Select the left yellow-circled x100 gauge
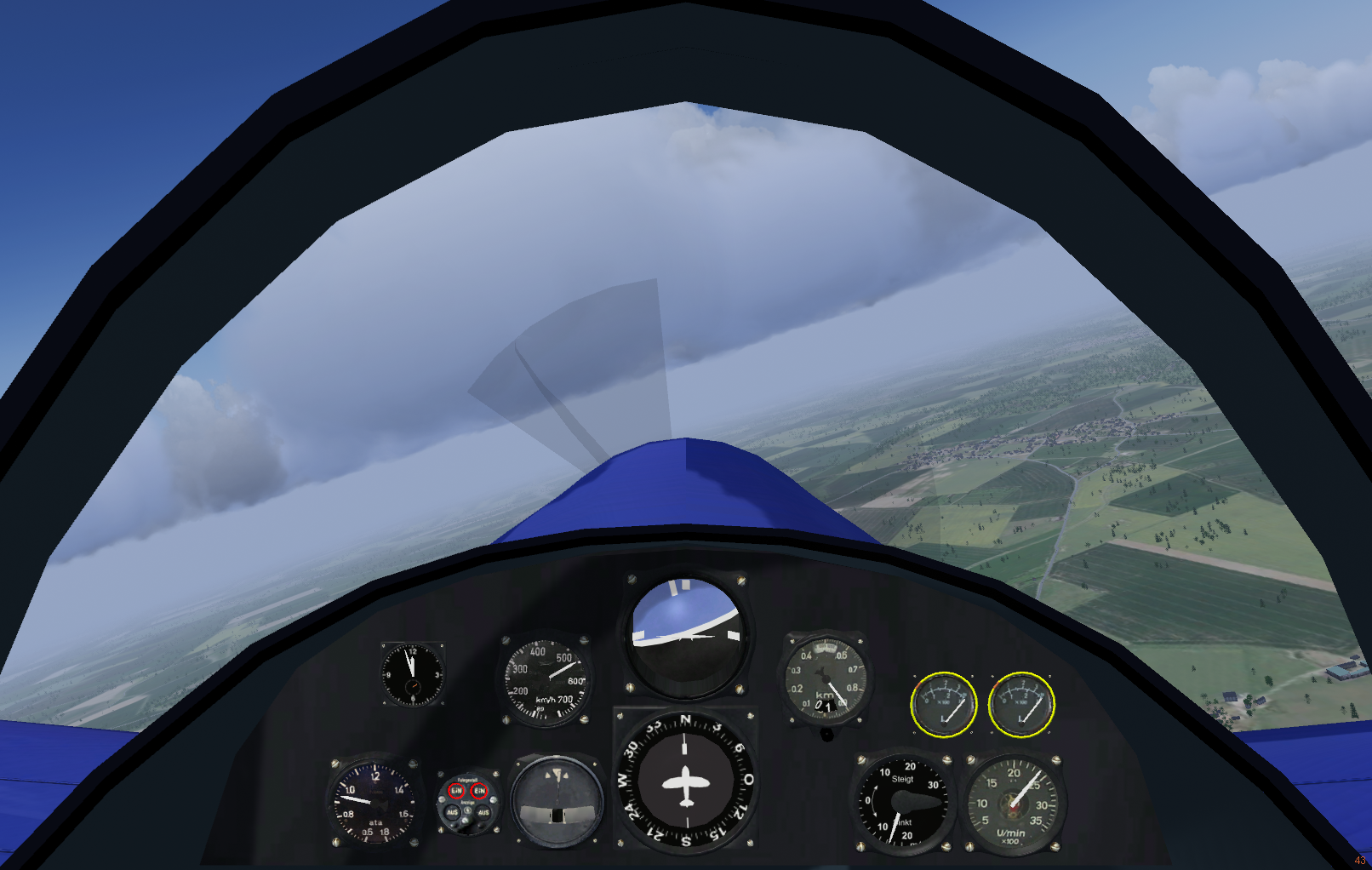This screenshot has height=870, width=1372. 943,704
